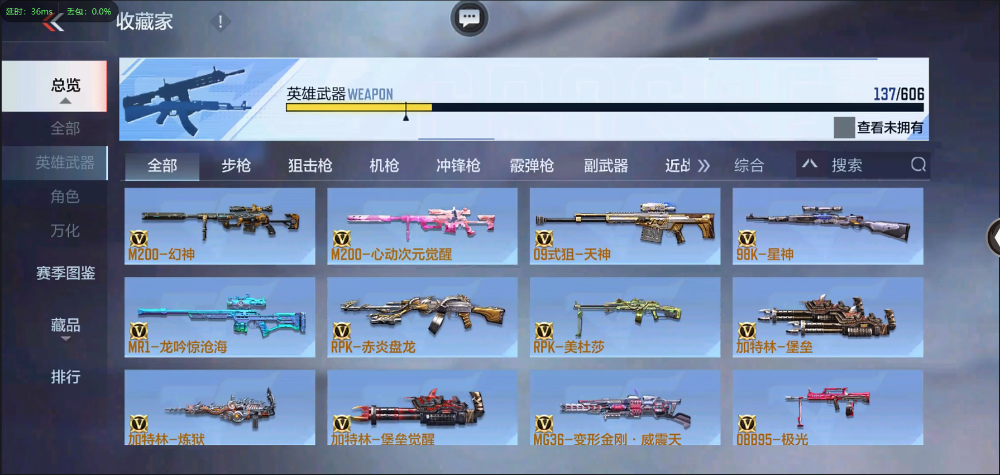Viewport: 1000px width, 475px height.
Task: Show the 冲锋枪 submachine gun tab
Action: [x=458, y=166]
